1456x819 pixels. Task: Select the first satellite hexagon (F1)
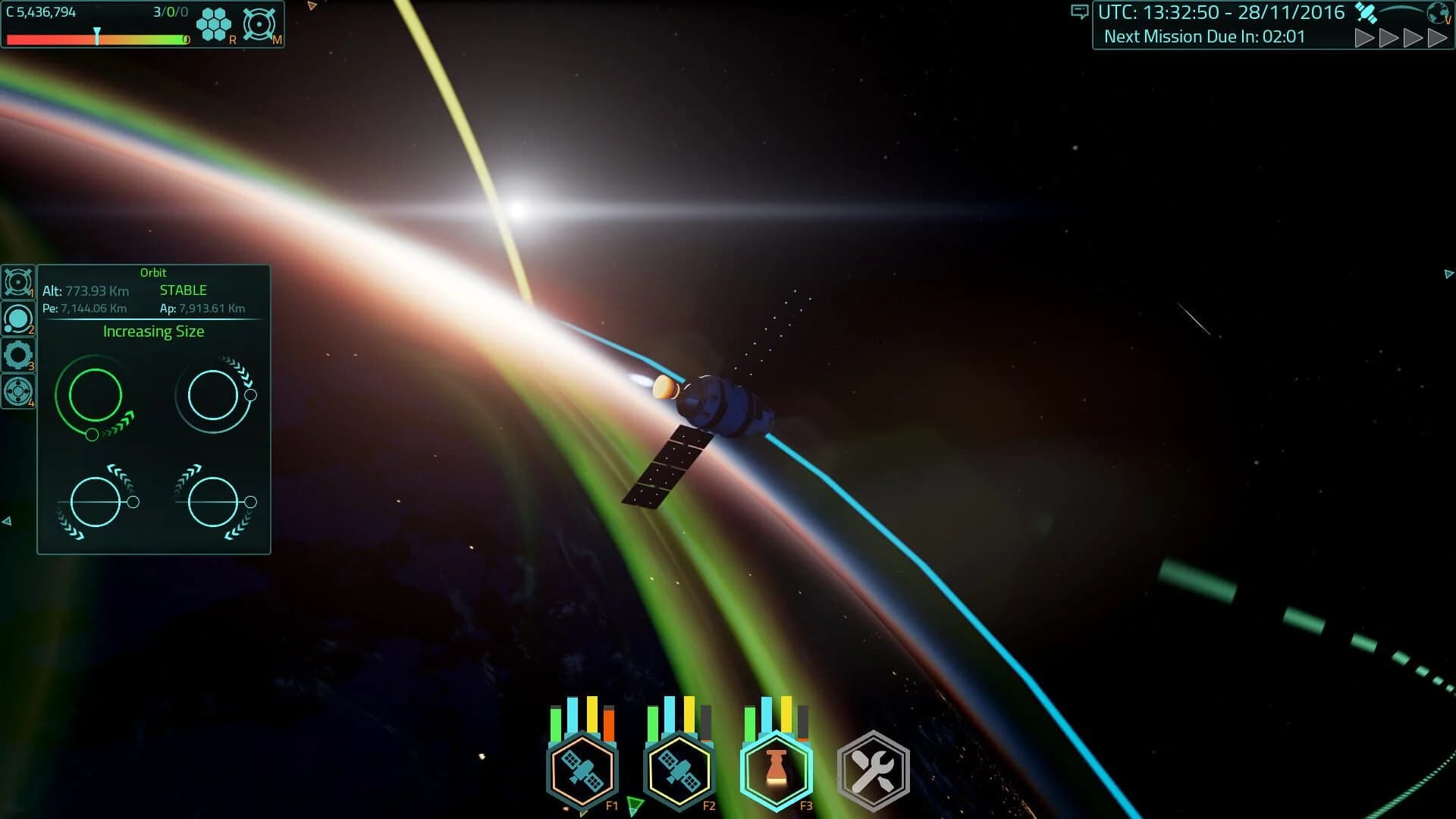pos(581,769)
